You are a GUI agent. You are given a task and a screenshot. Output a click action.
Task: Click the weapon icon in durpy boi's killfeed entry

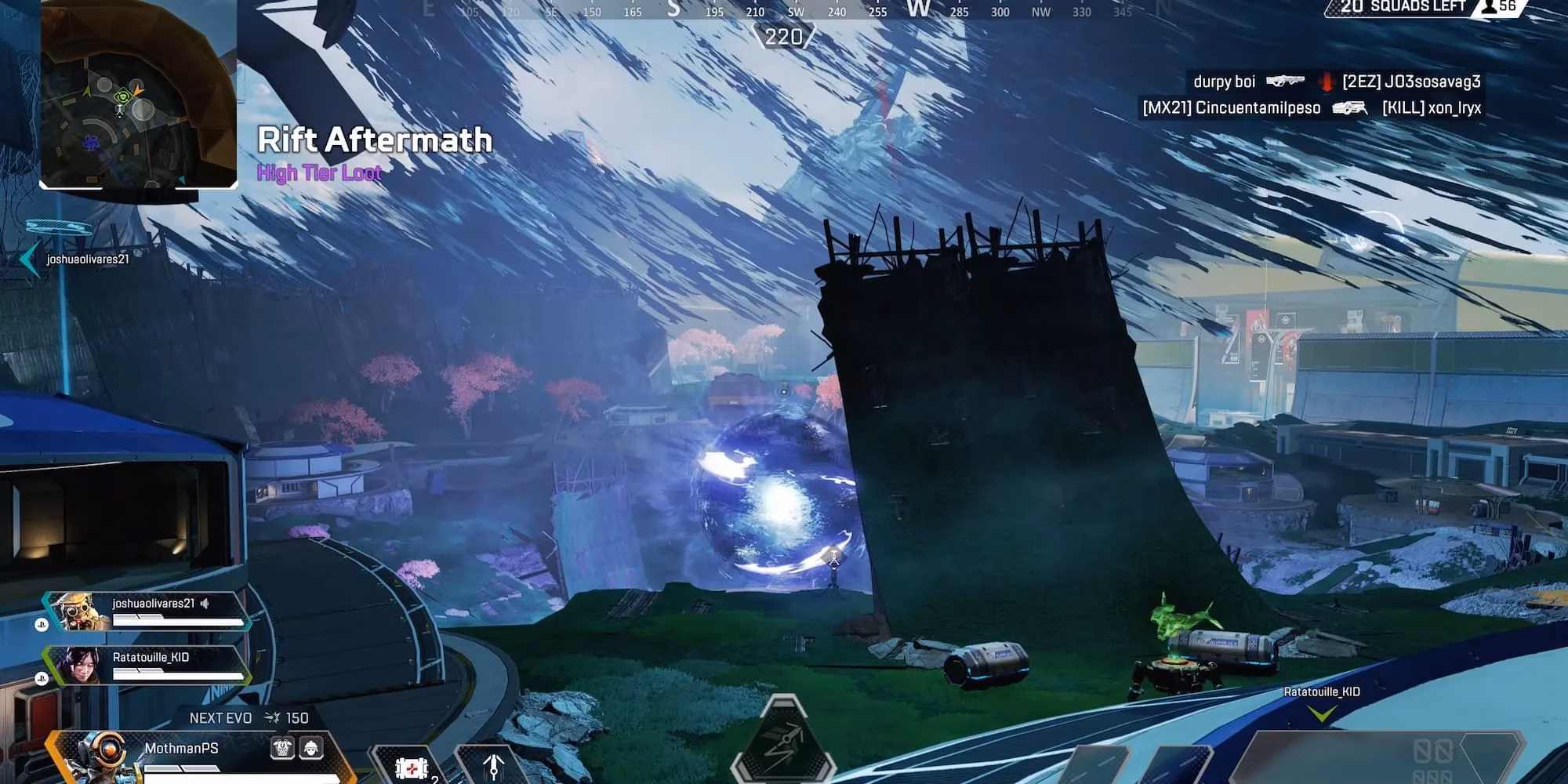1286,82
